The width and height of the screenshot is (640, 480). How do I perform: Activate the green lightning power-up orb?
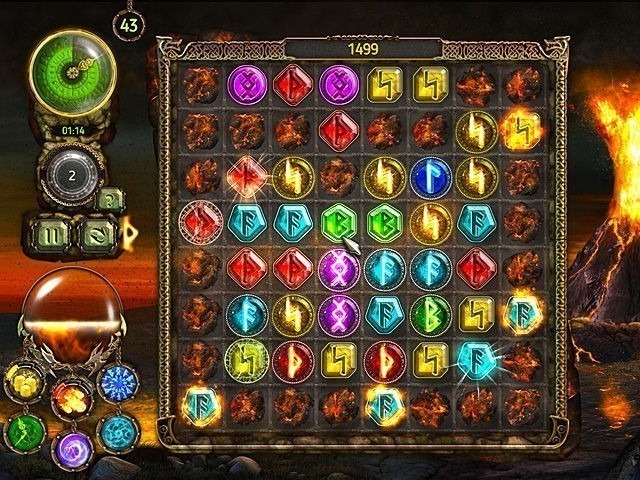pos(22,432)
